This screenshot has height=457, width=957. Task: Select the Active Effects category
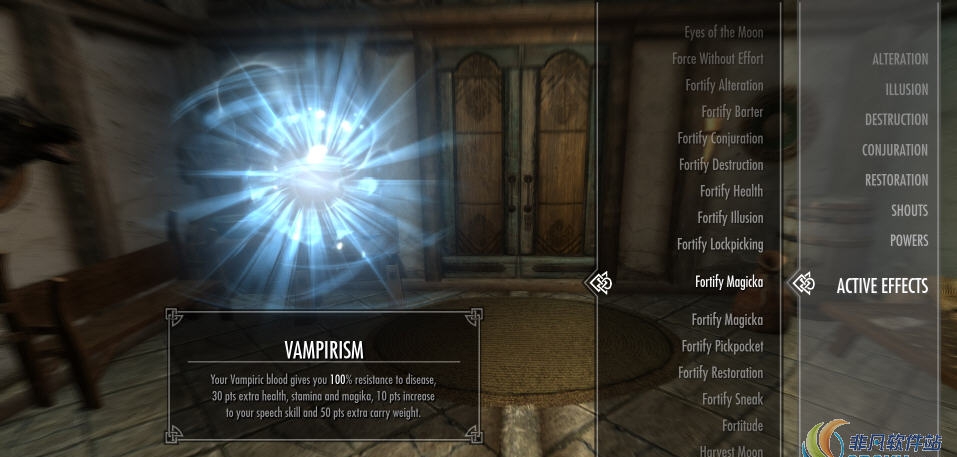tap(882, 286)
